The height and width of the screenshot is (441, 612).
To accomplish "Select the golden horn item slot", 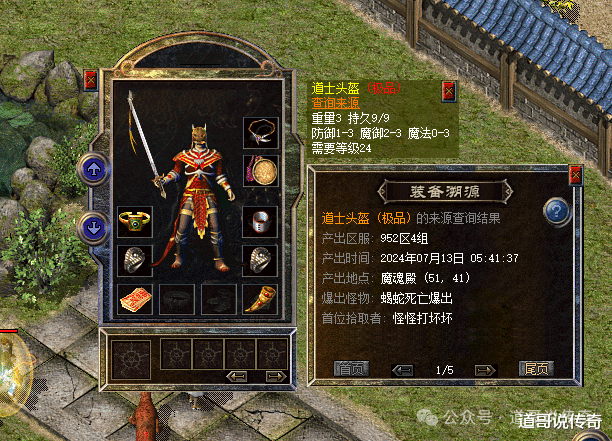I will [x=260, y=298].
